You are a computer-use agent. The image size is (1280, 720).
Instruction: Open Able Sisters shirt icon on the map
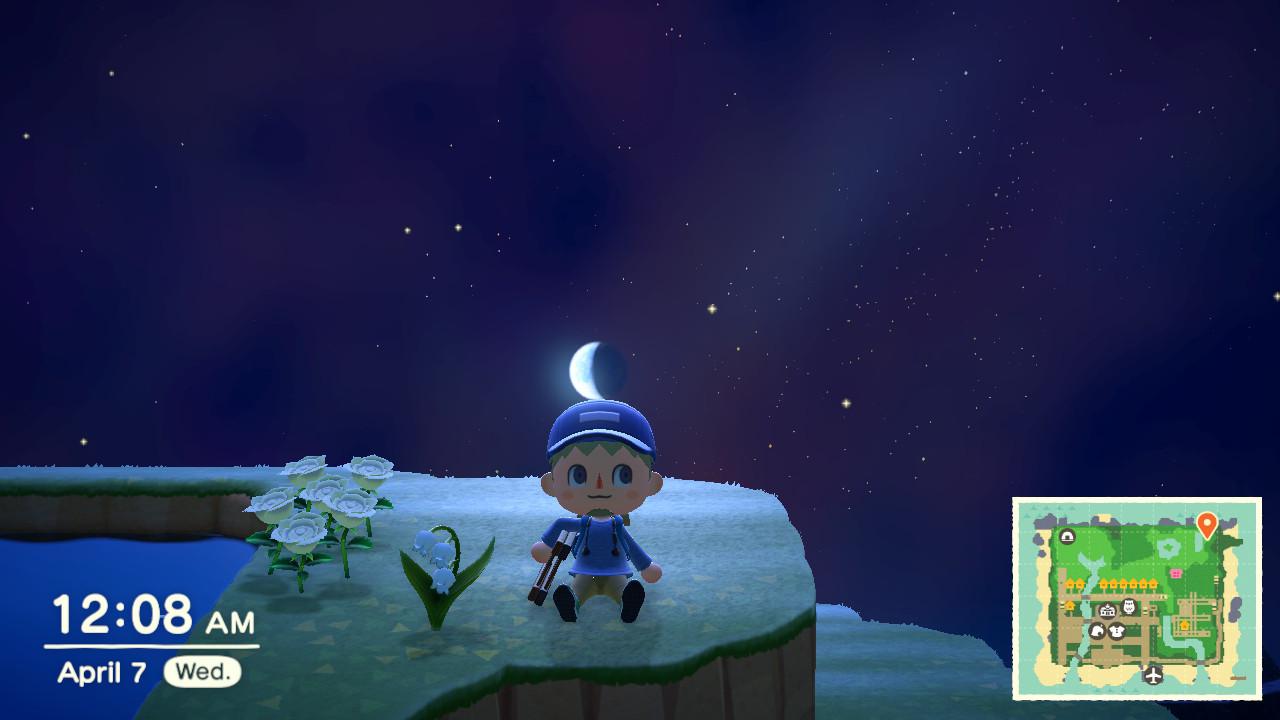(x=1117, y=631)
